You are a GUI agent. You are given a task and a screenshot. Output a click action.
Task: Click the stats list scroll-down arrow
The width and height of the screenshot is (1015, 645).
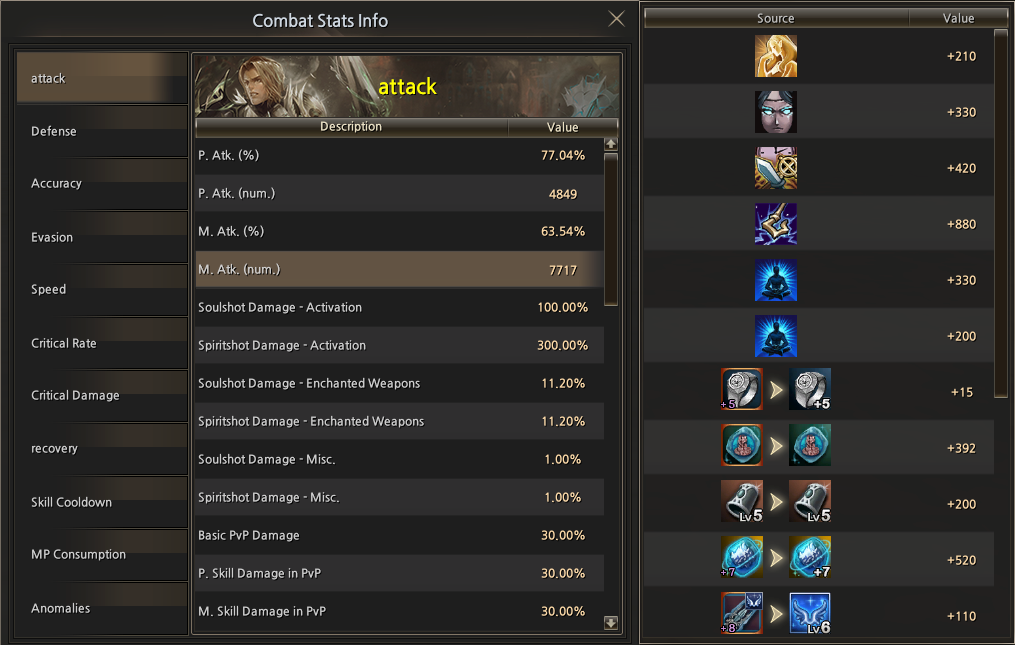(x=611, y=623)
